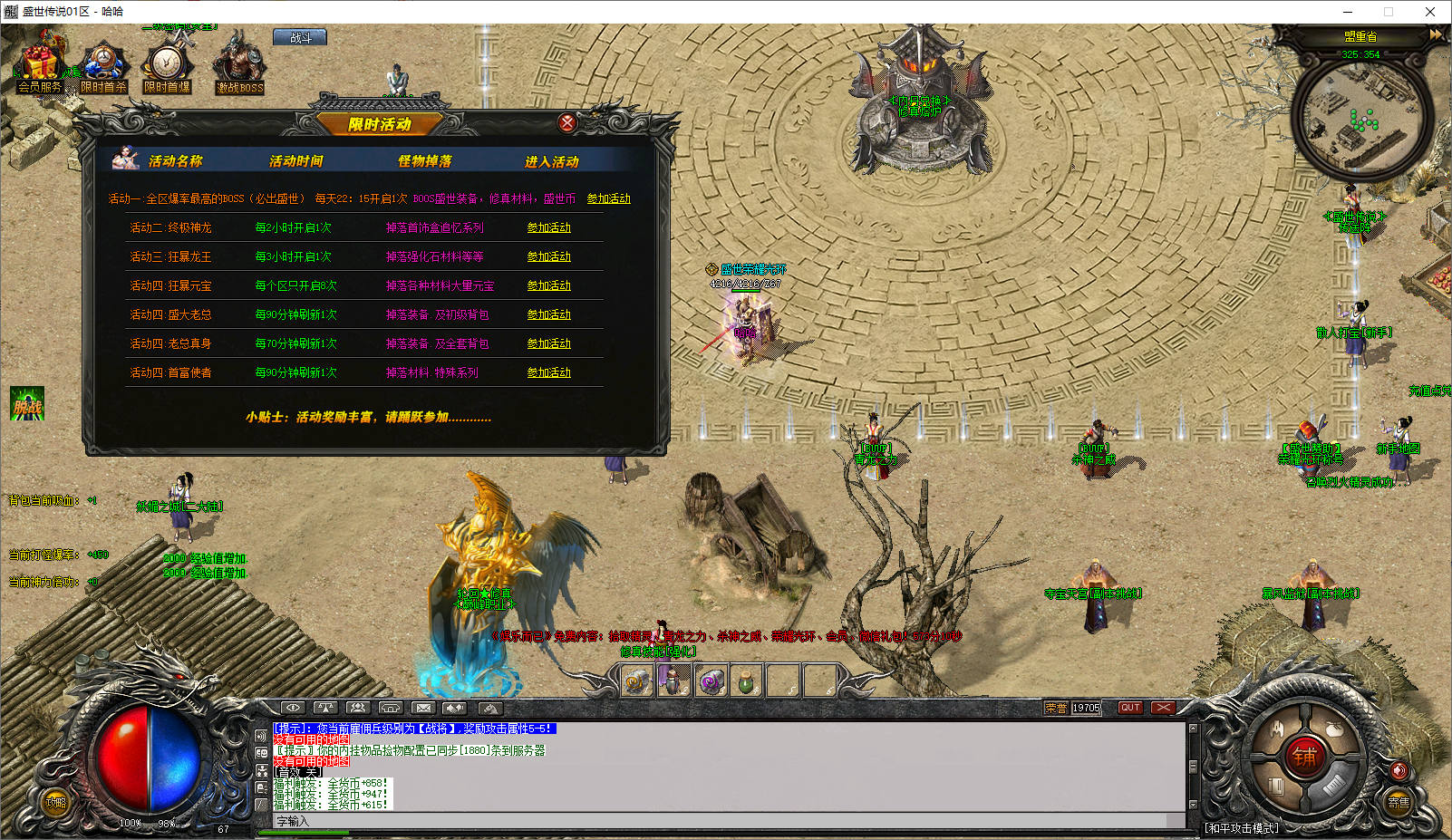Click the 战斗 button
The height and width of the screenshot is (840, 1452).
pyautogui.click(x=300, y=38)
